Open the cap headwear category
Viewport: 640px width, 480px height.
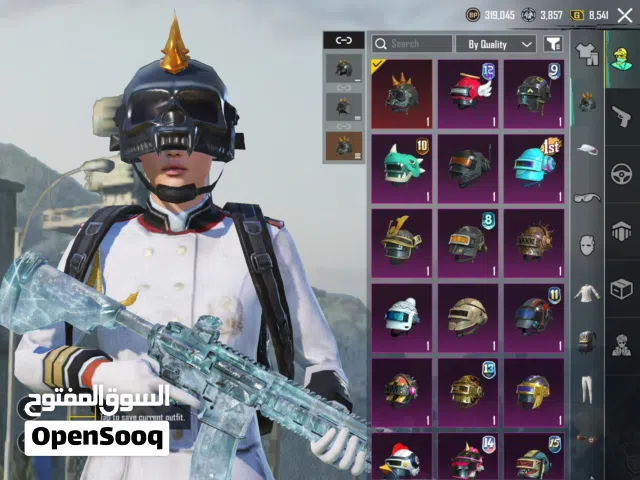click(x=587, y=148)
